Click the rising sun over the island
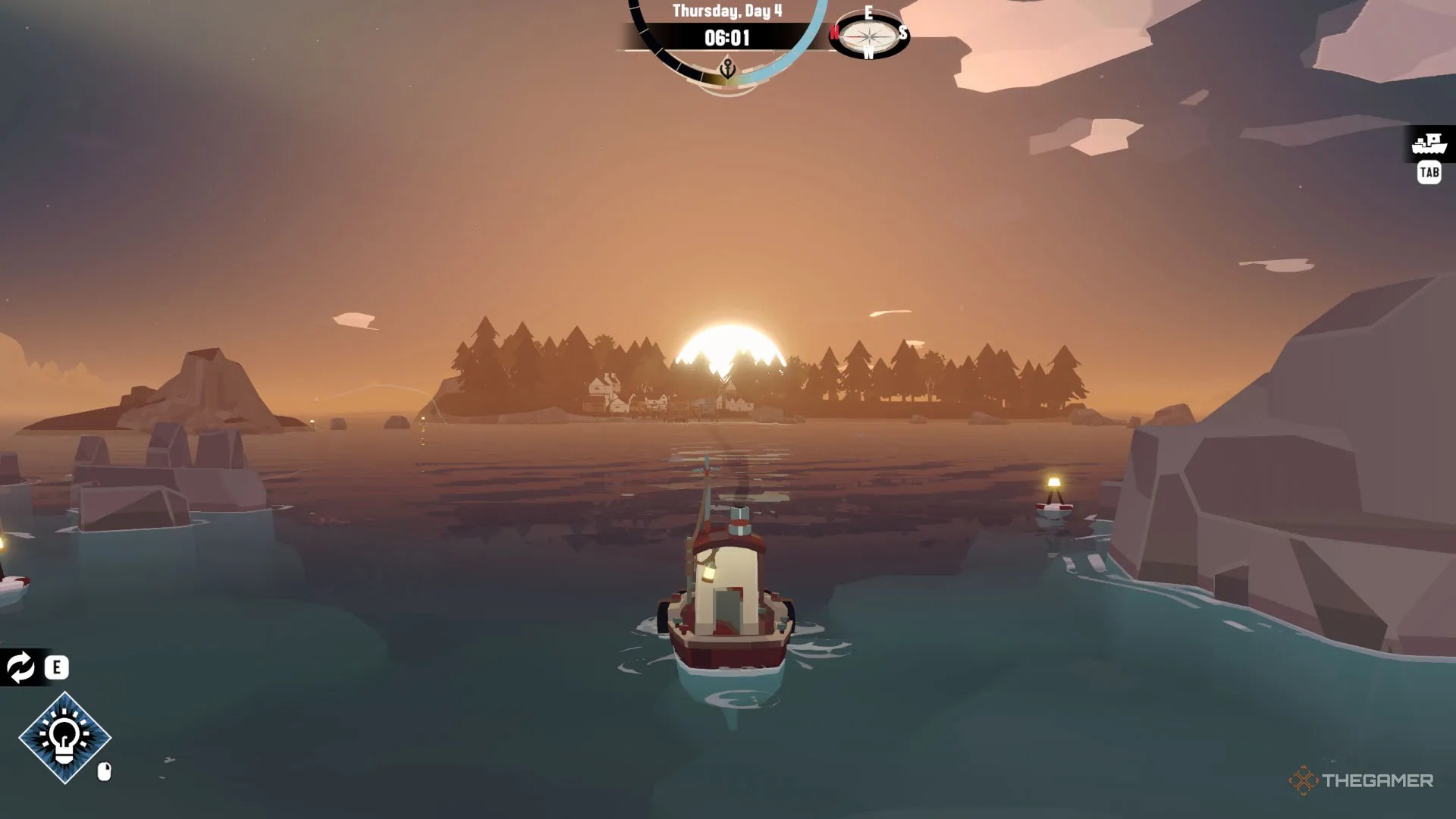The width and height of the screenshot is (1456, 819). pos(728,350)
